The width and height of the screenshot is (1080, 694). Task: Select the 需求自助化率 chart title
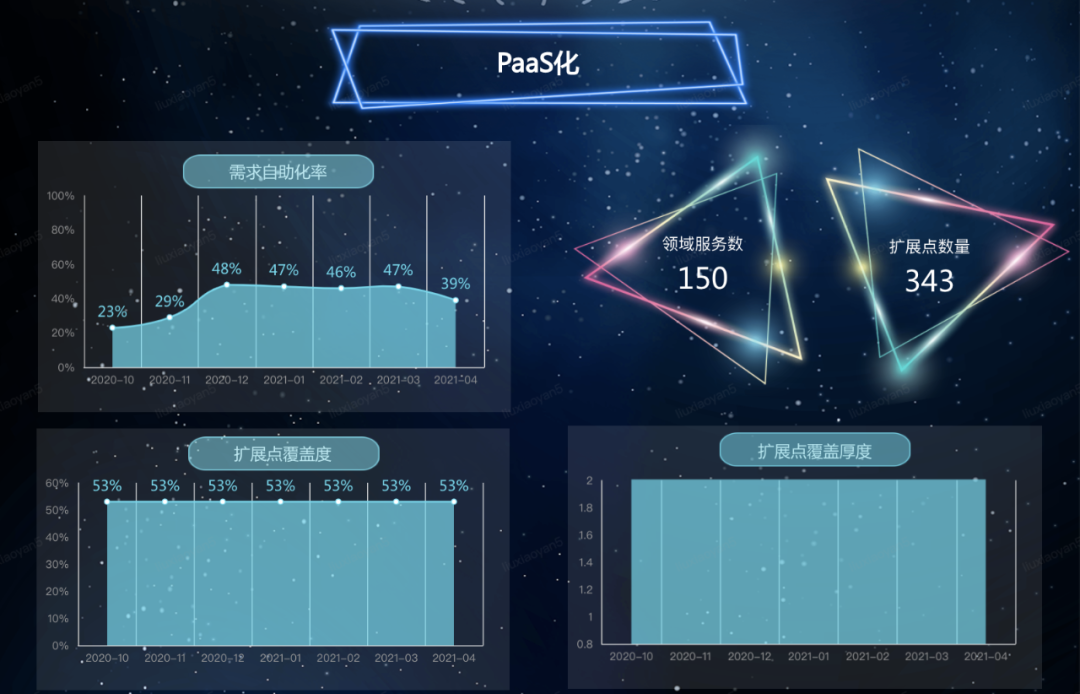(x=278, y=172)
